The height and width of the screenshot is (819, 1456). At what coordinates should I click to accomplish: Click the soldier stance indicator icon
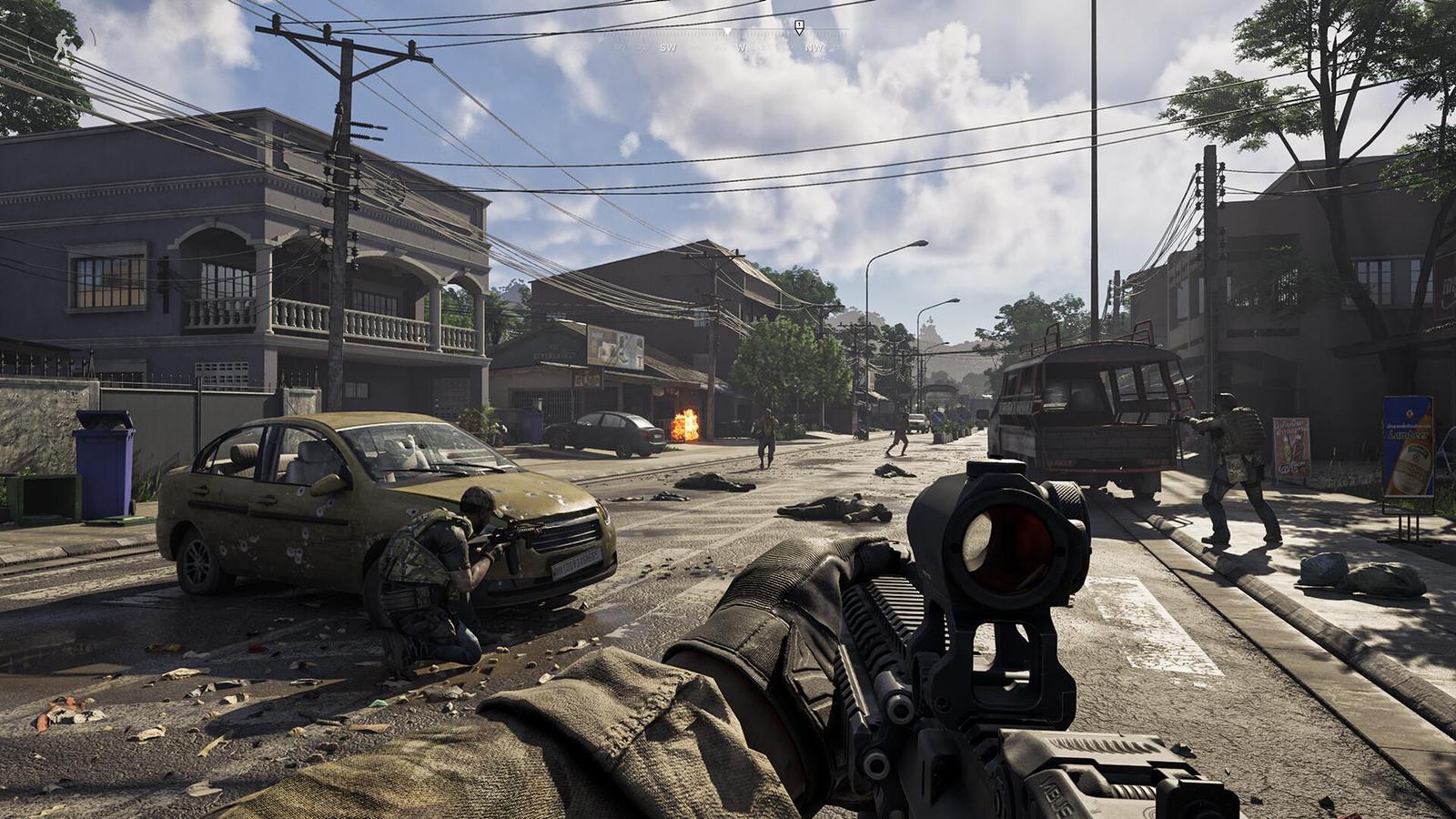click(63, 45)
